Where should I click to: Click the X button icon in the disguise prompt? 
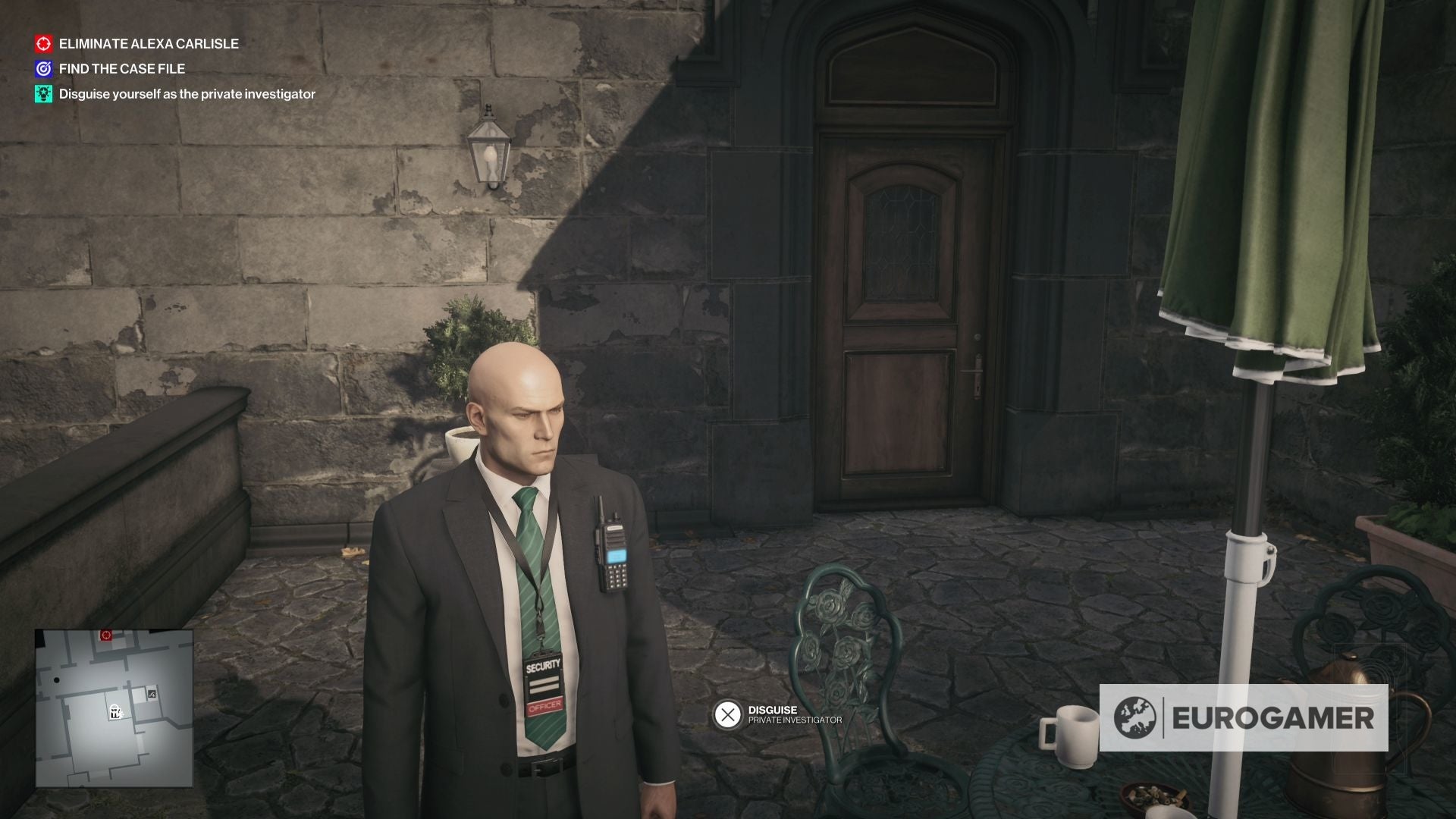coord(729,714)
